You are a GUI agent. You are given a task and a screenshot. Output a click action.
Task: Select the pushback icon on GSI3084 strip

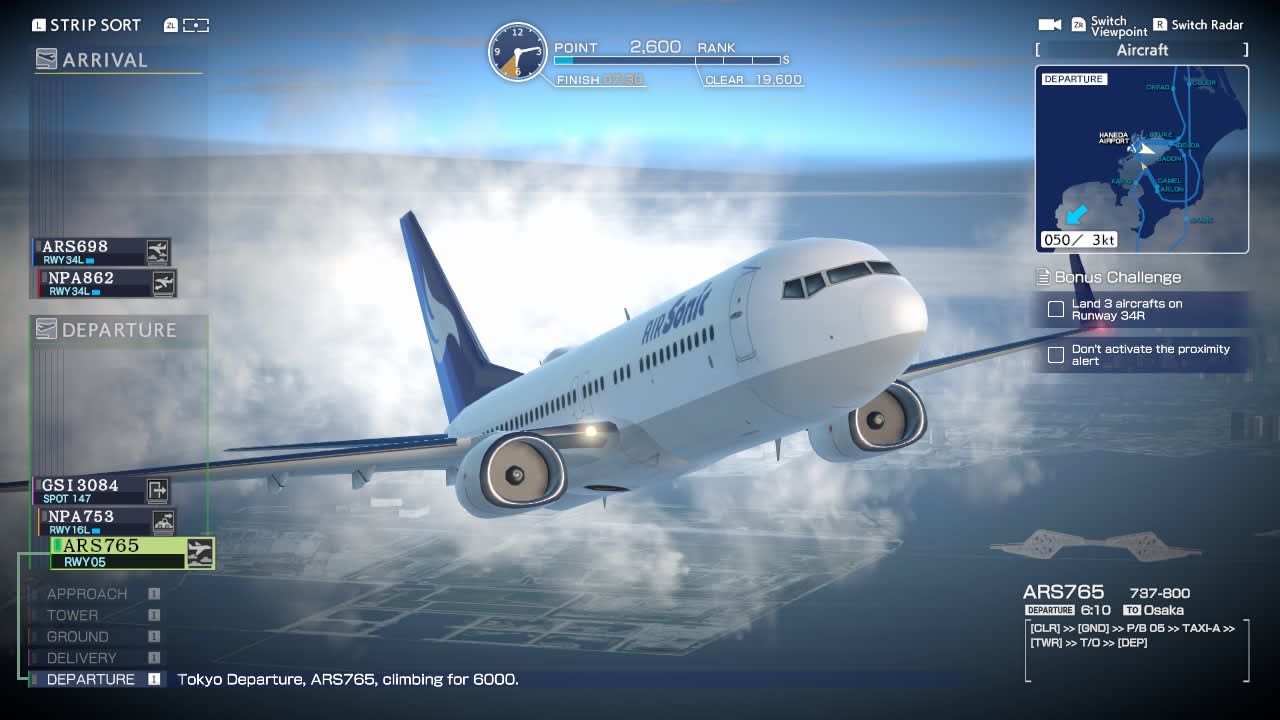(x=156, y=490)
